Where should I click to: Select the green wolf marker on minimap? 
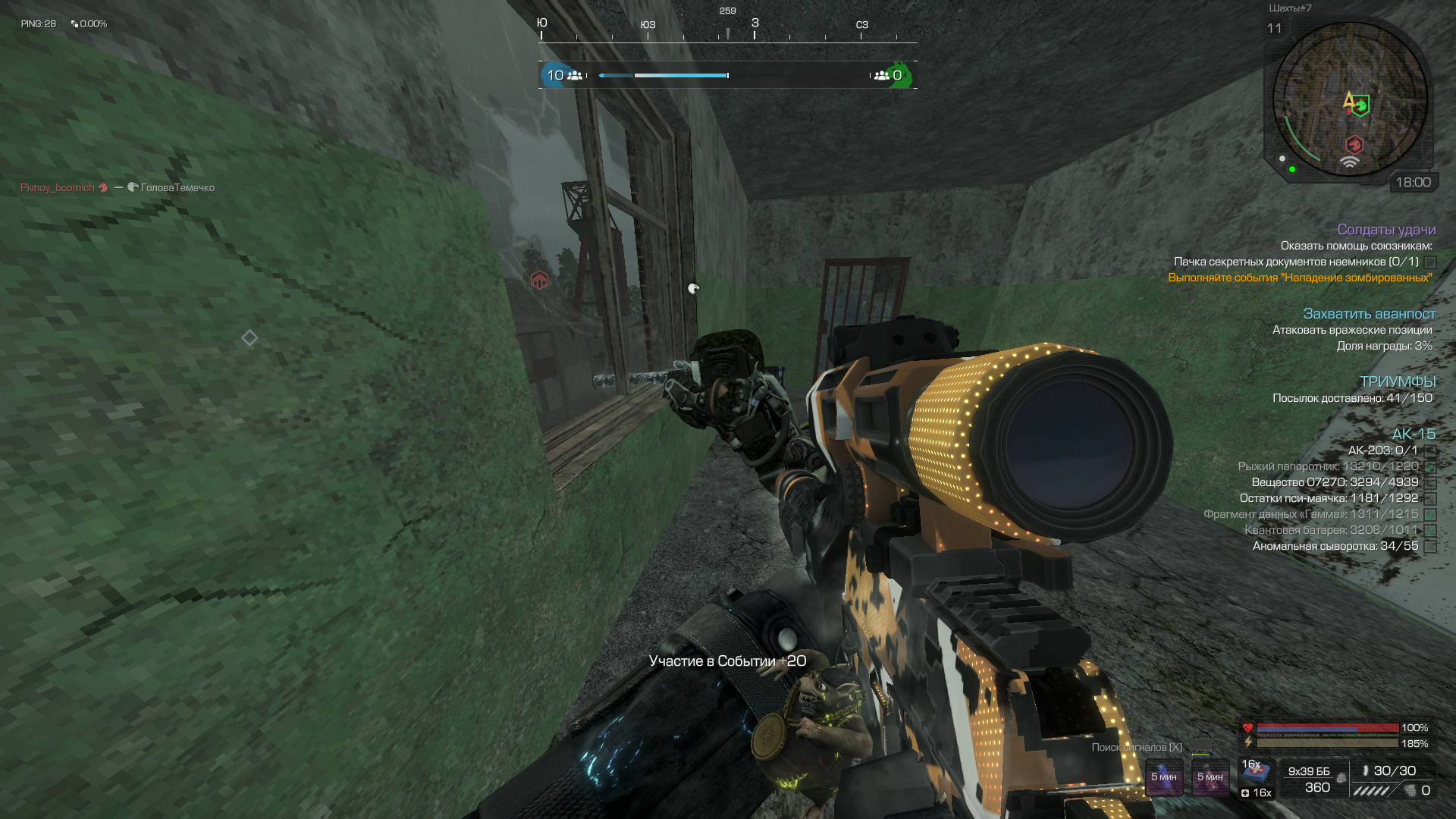(x=1362, y=105)
